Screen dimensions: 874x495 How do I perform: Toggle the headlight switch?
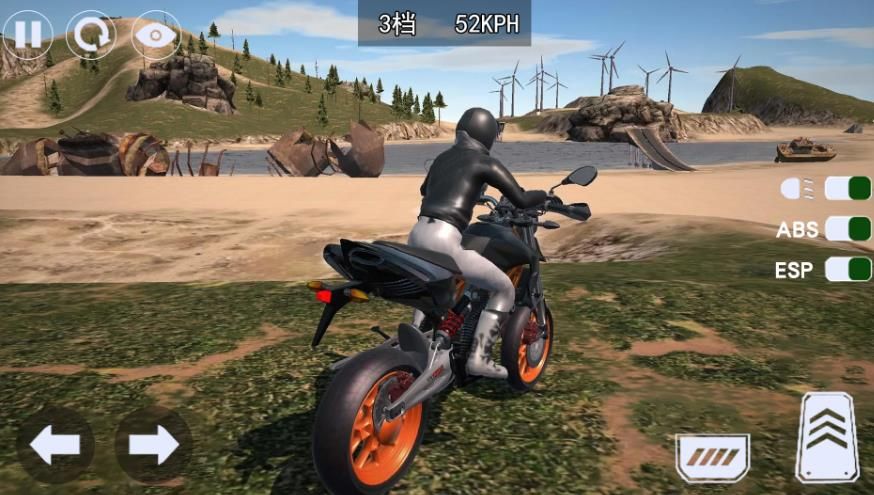pos(847,188)
